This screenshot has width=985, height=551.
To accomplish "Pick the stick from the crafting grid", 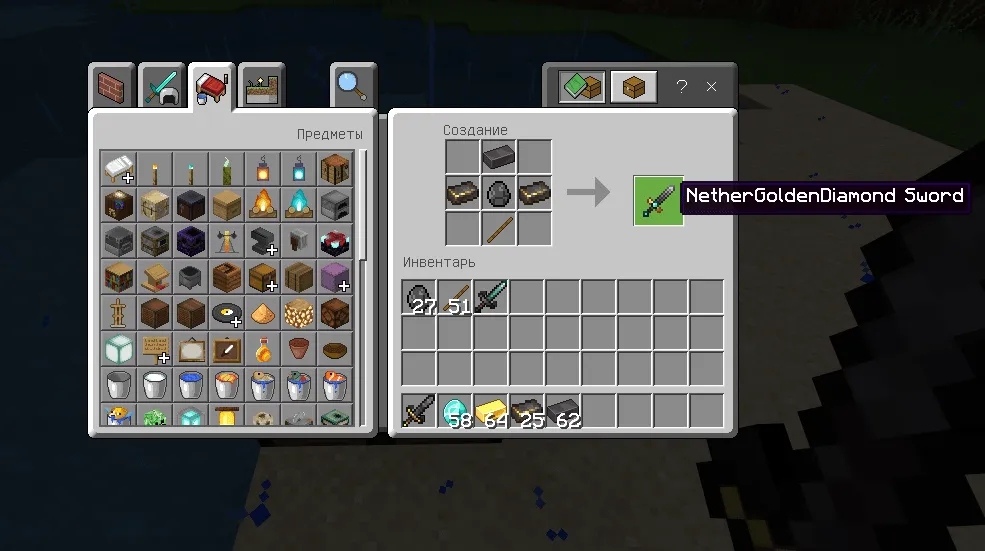I will [499, 229].
